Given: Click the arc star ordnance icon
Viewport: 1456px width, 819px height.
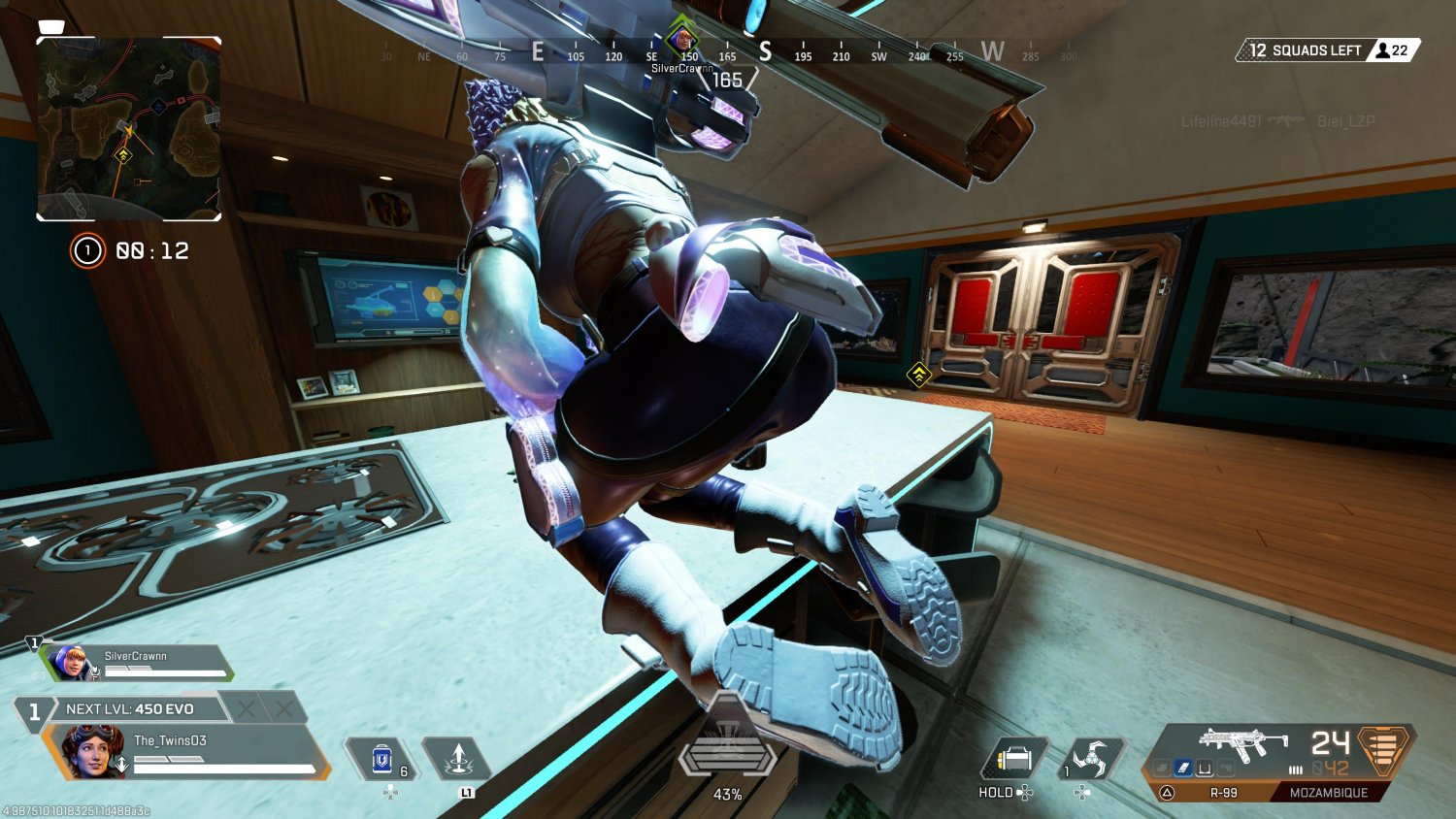Looking at the screenshot, I should tap(1093, 756).
